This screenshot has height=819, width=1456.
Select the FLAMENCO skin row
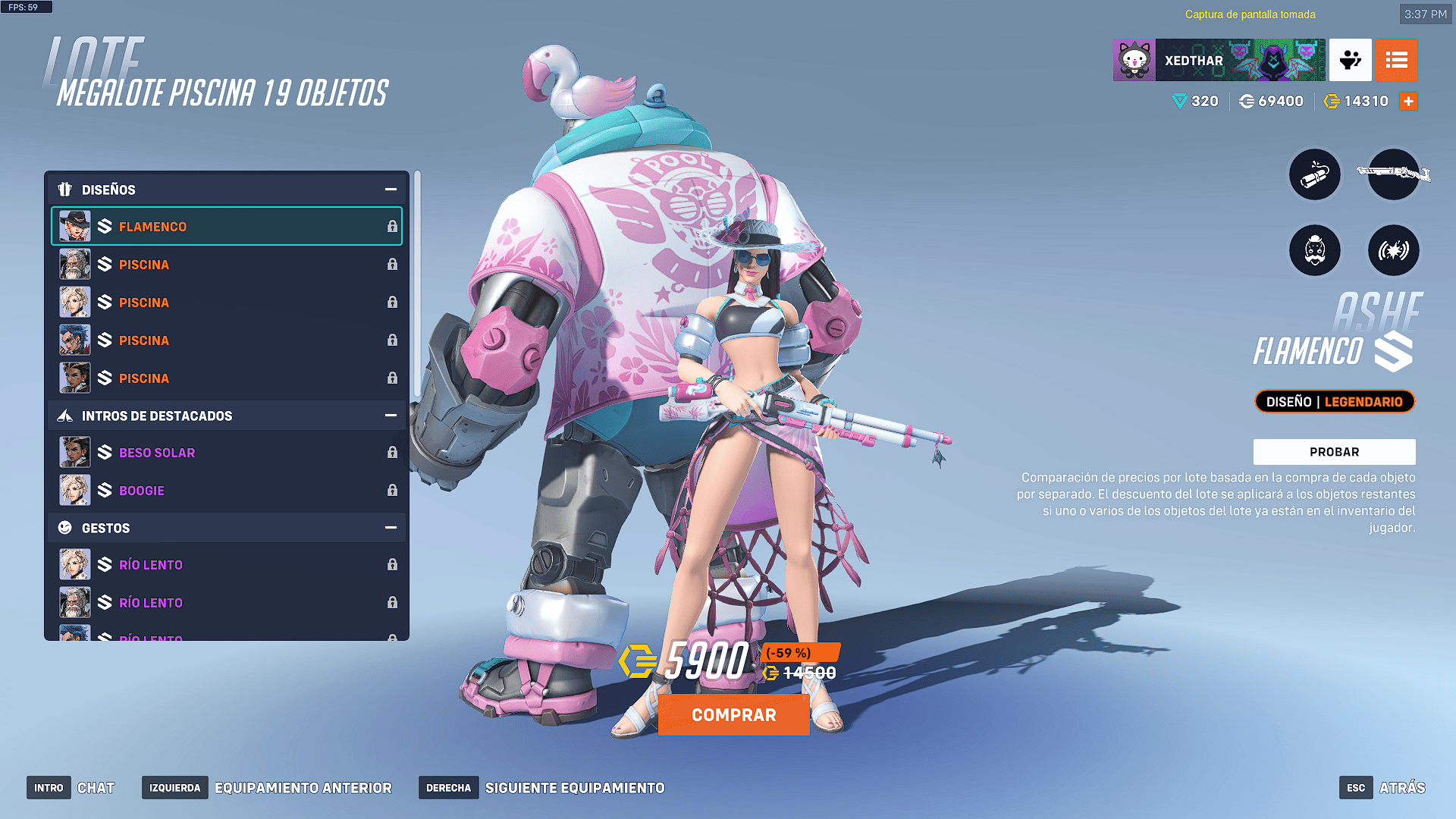[226, 227]
